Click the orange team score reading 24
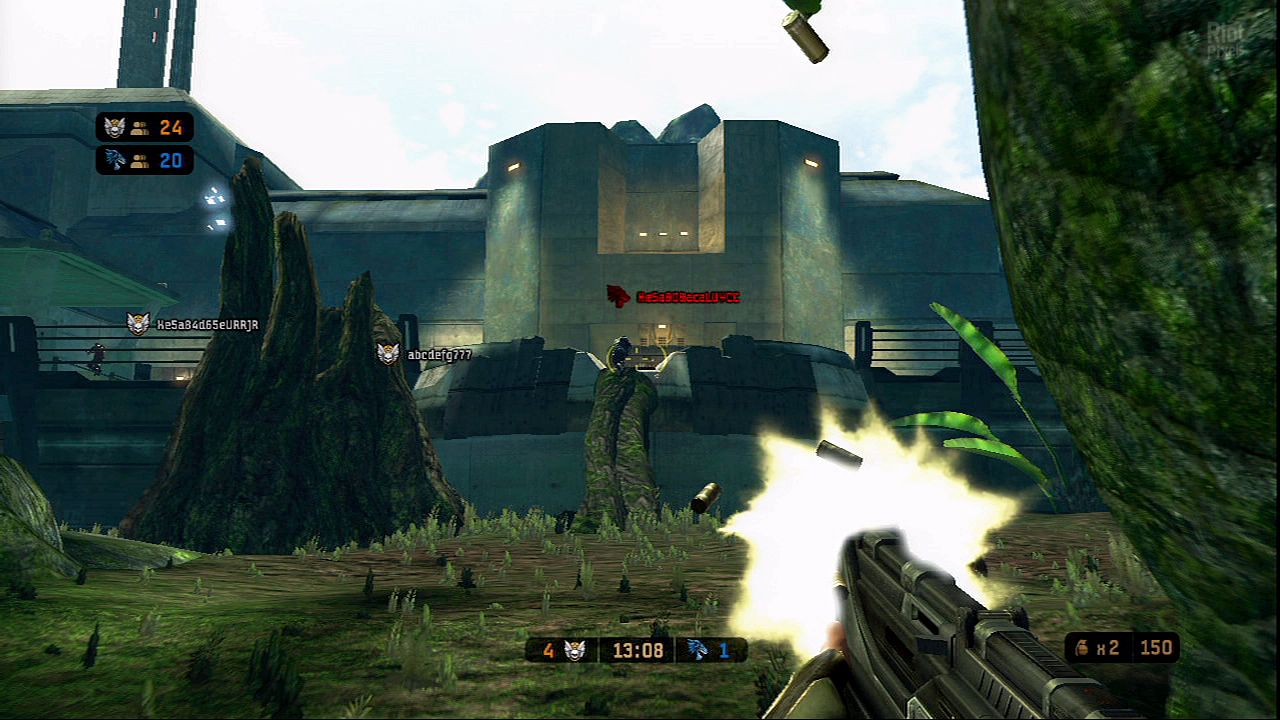1280x720 pixels. 170,127
